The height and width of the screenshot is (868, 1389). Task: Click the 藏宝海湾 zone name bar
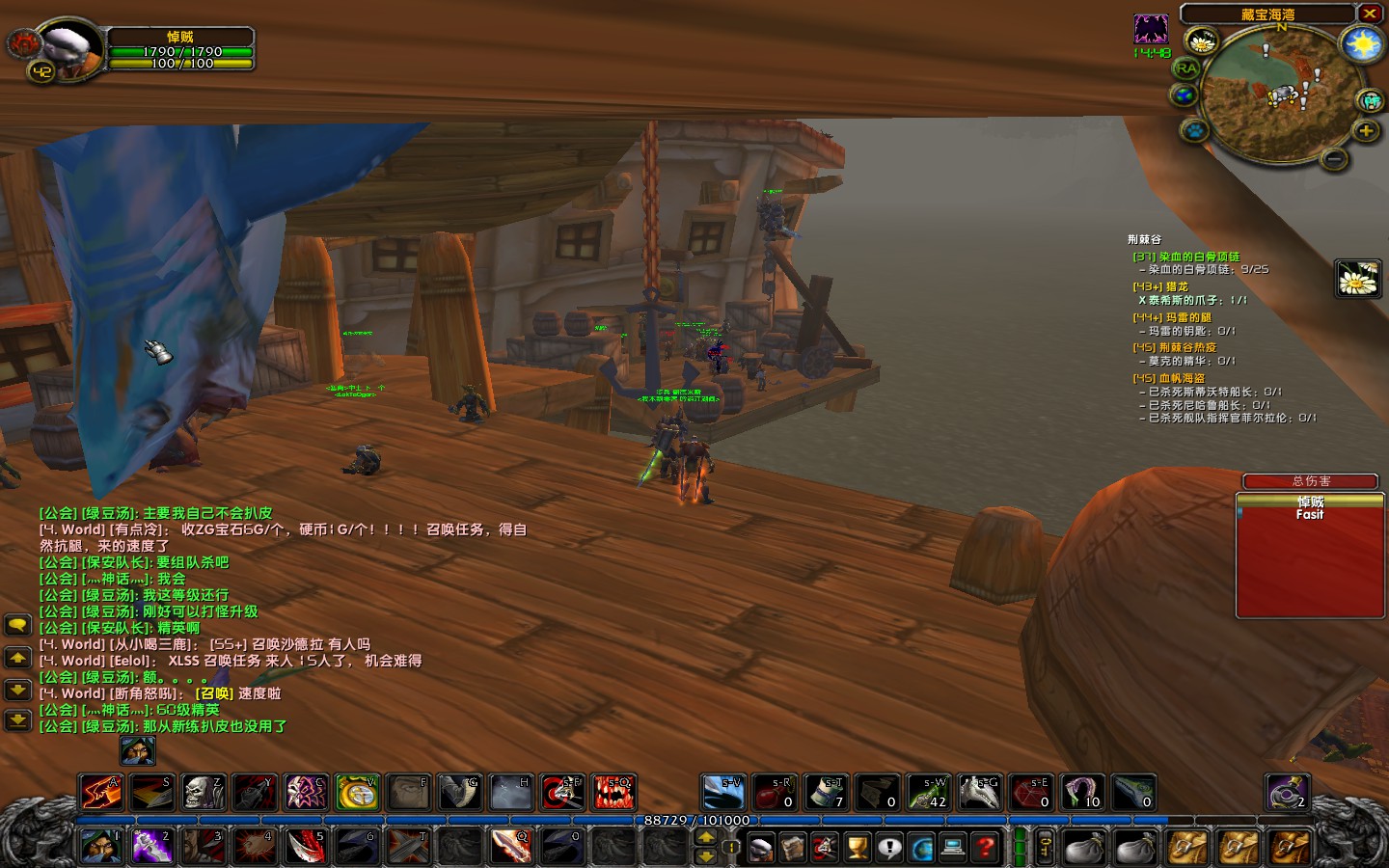point(1268,14)
